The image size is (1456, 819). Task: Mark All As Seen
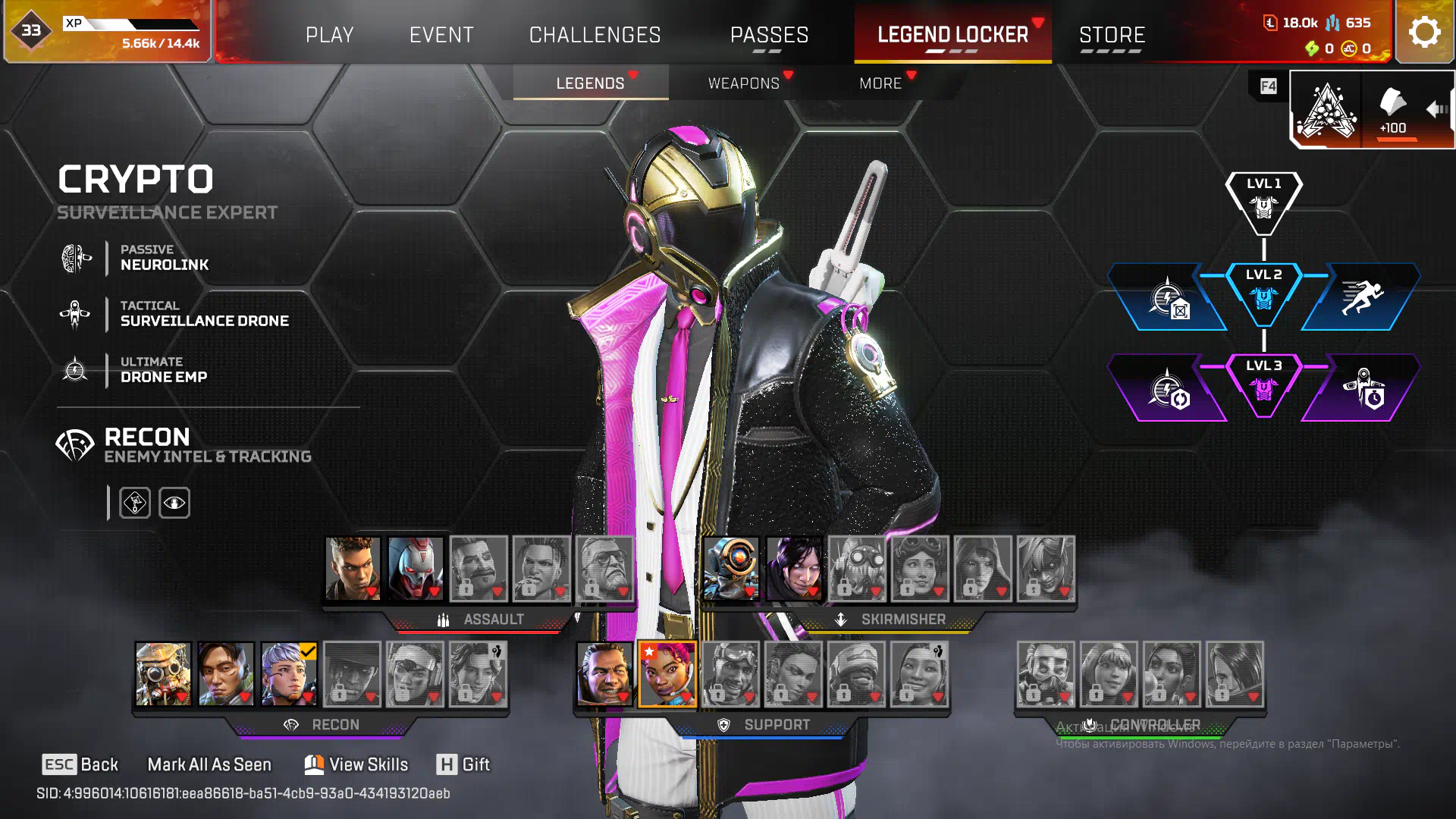coord(209,764)
